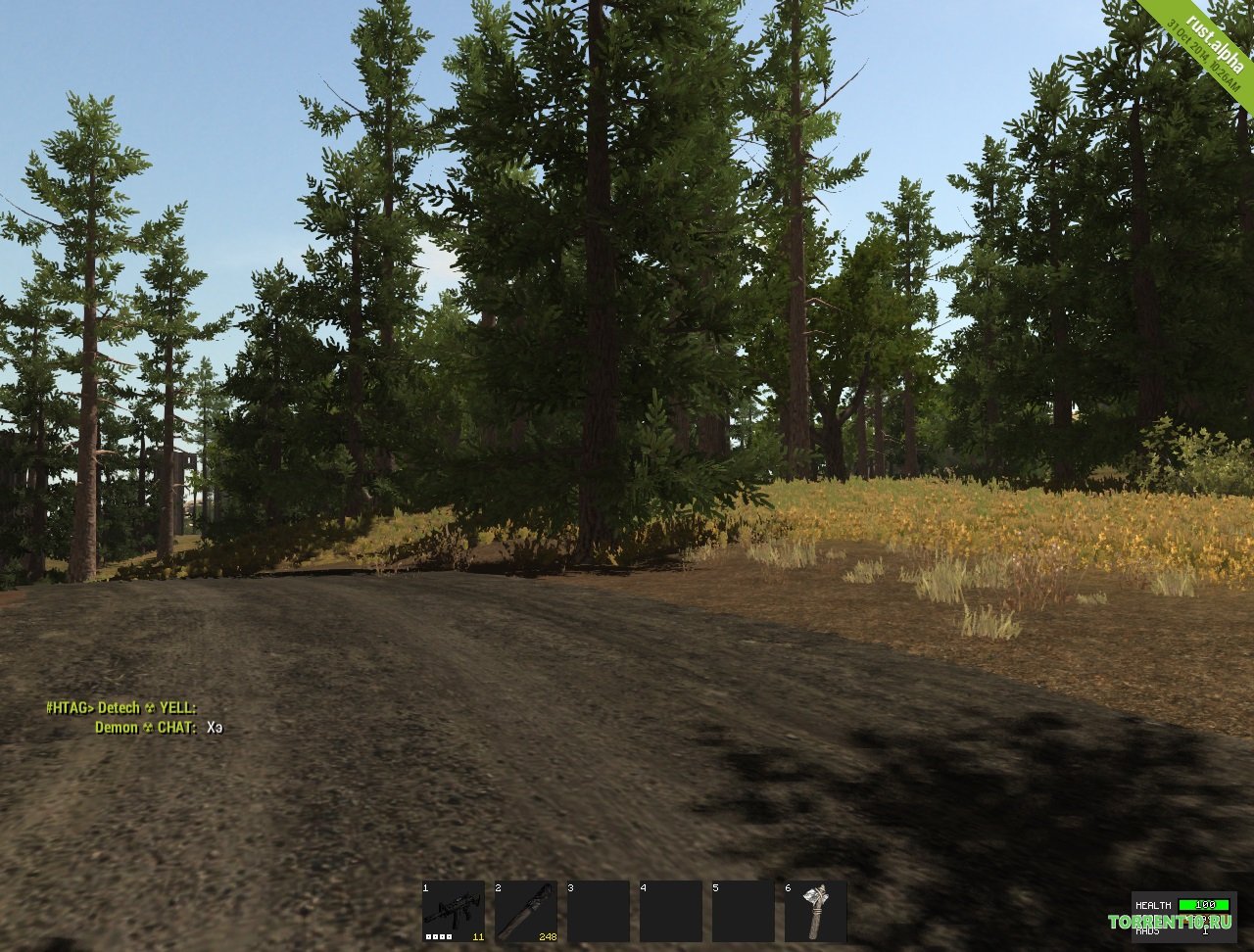Click the Demon chat message line
The height and width of the screenshot is (952, 1254).
coord(159,728)
